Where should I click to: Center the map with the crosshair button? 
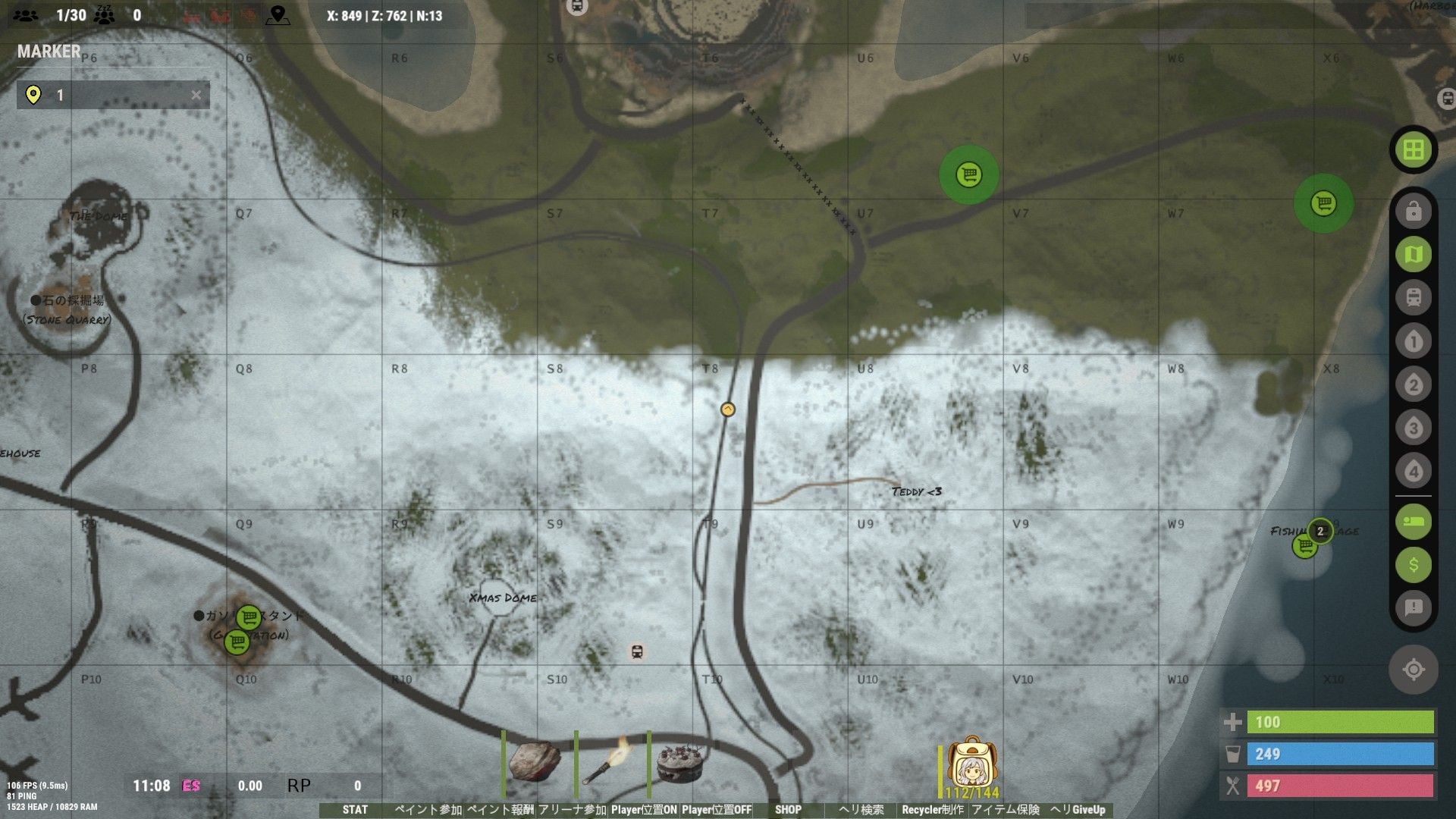click(1414, 670)
